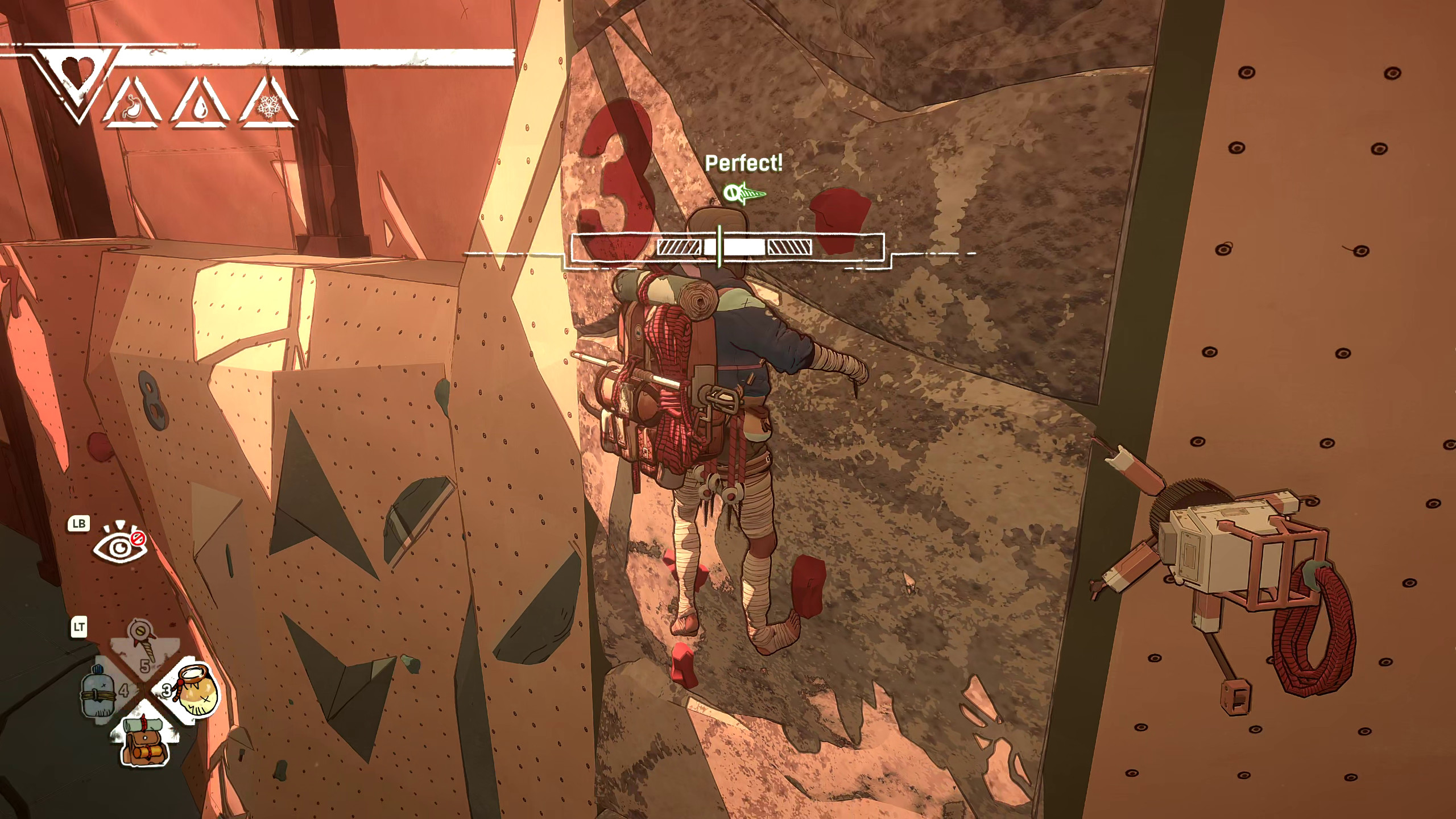This screenshot has width=1456, height=819.
Task: Click the green piton icon under Perfect!
Action: pos(744,193)
